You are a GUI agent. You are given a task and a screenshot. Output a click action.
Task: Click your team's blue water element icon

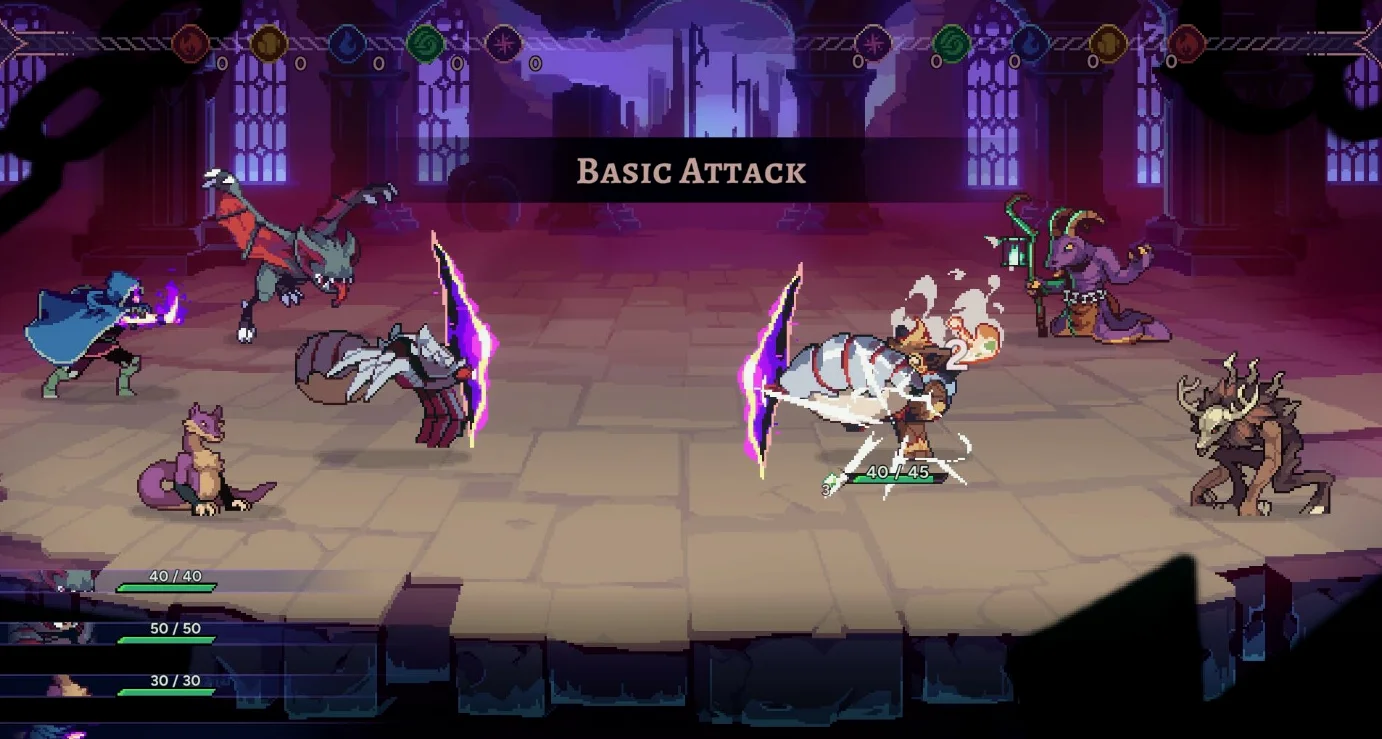(347, 44)
